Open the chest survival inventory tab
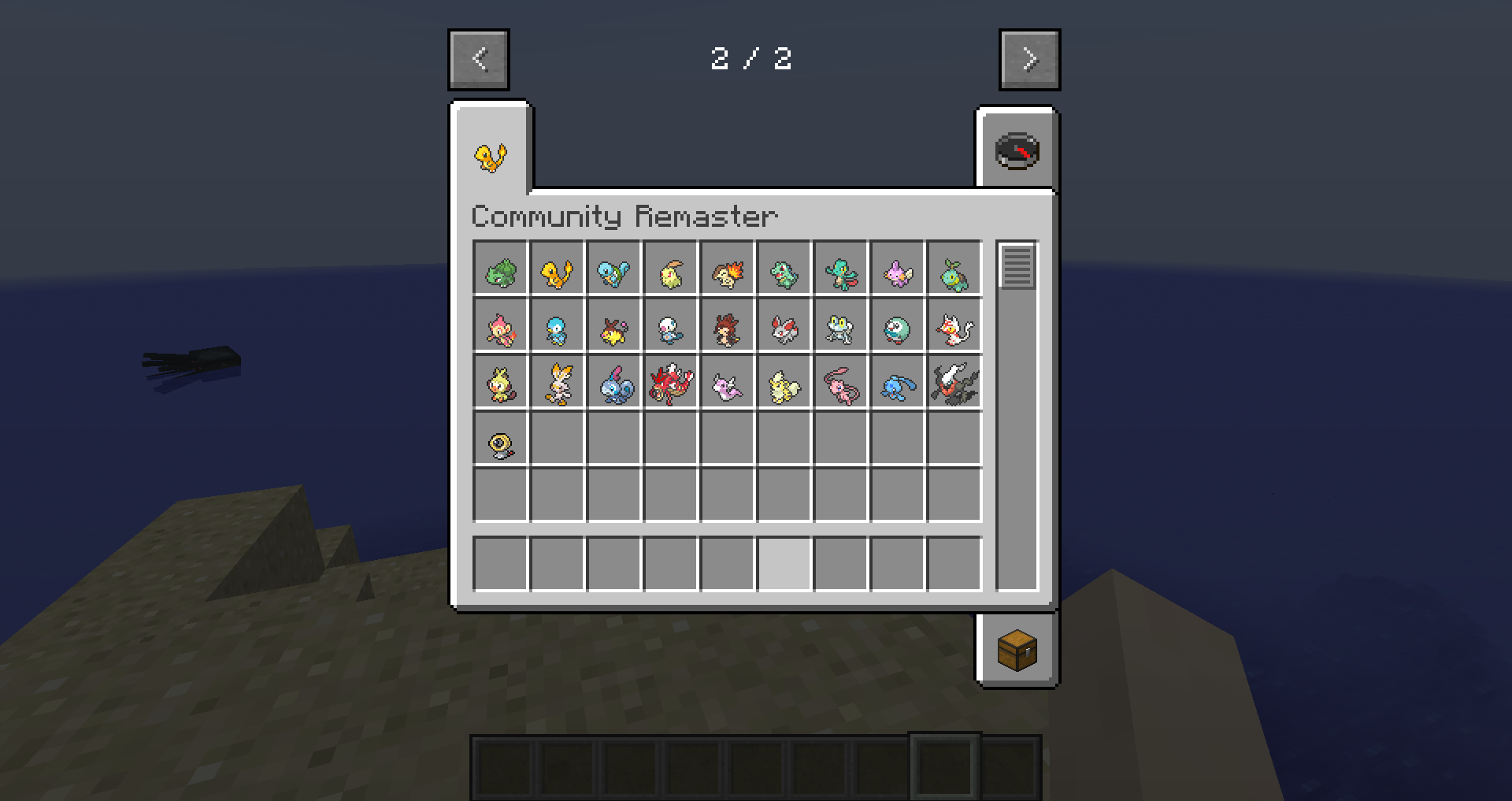This screenshot has width=1512, height=801. [x=1017, y=650]
